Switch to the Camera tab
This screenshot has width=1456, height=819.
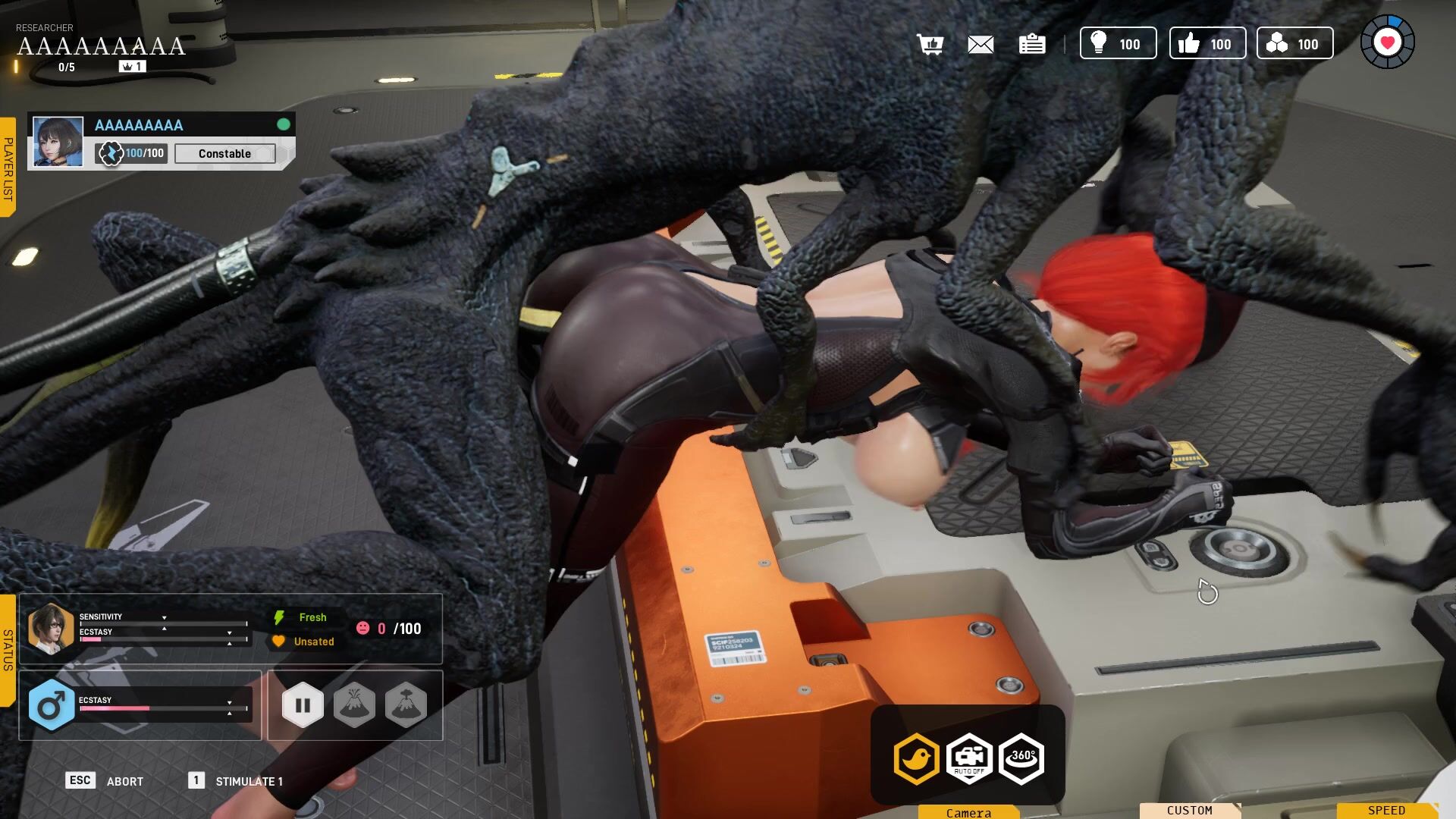click(x=968, y=812)
